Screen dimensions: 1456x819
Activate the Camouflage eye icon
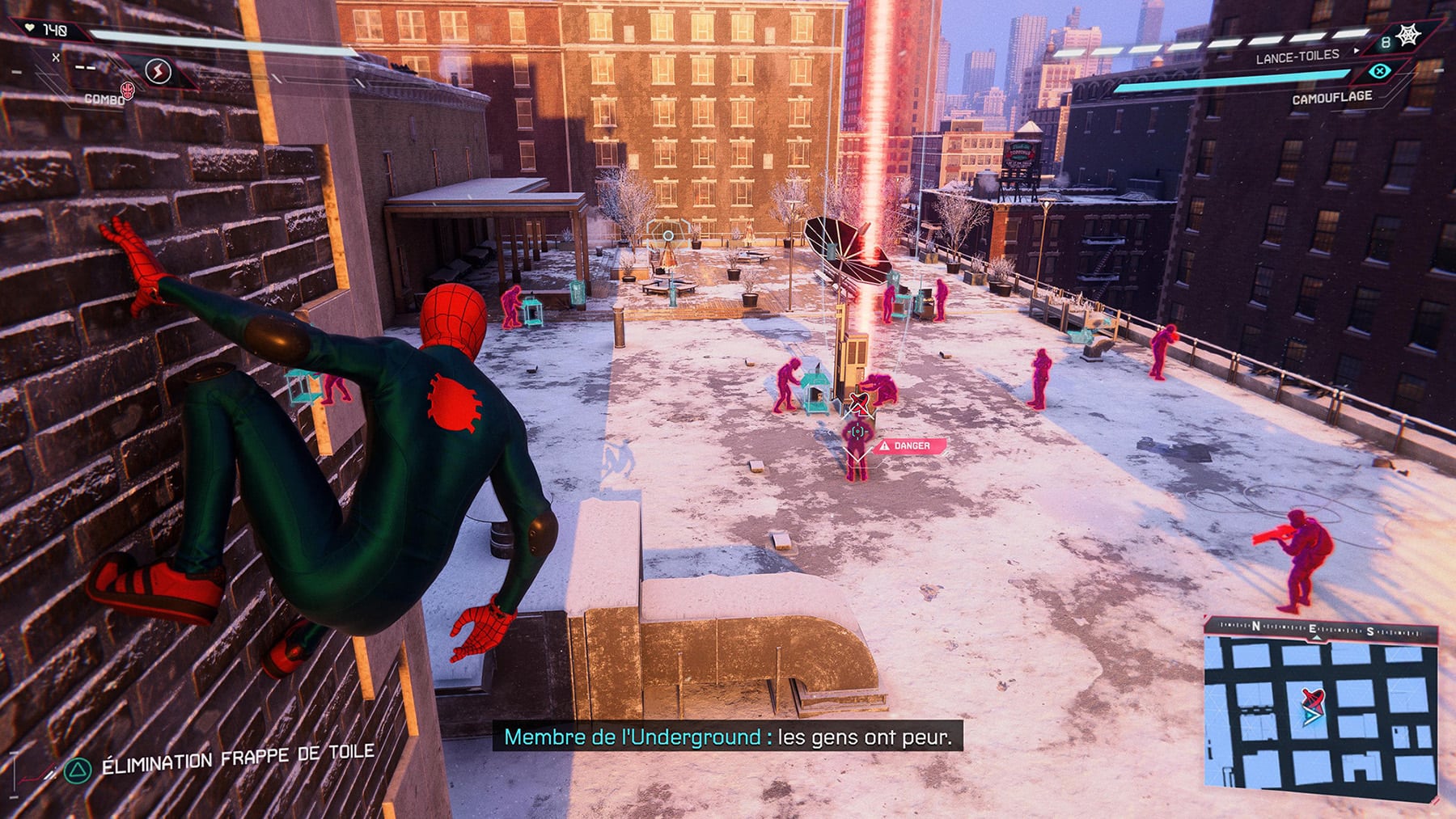point(1379,72)
